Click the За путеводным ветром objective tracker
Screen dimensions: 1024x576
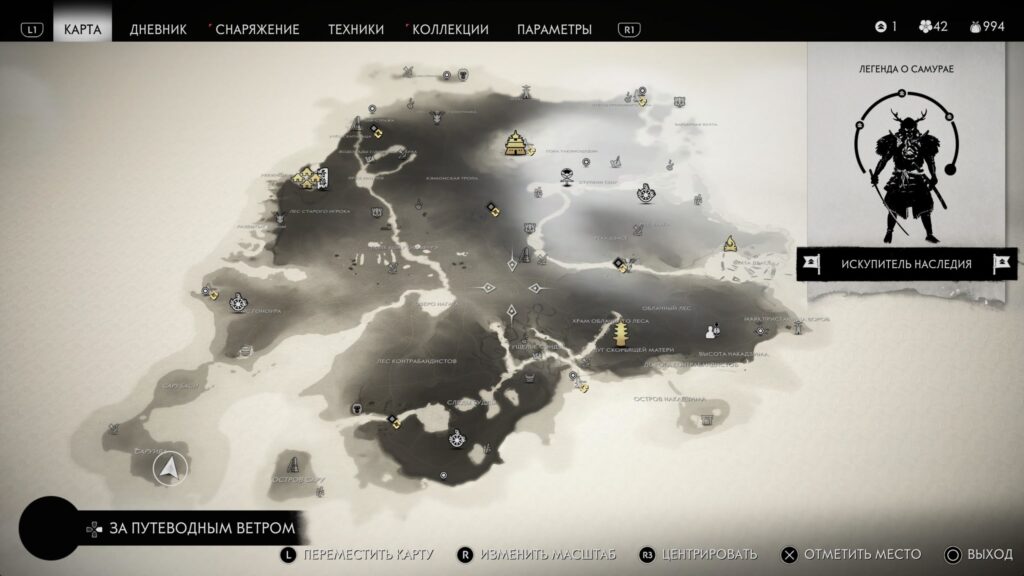point(188,527)
